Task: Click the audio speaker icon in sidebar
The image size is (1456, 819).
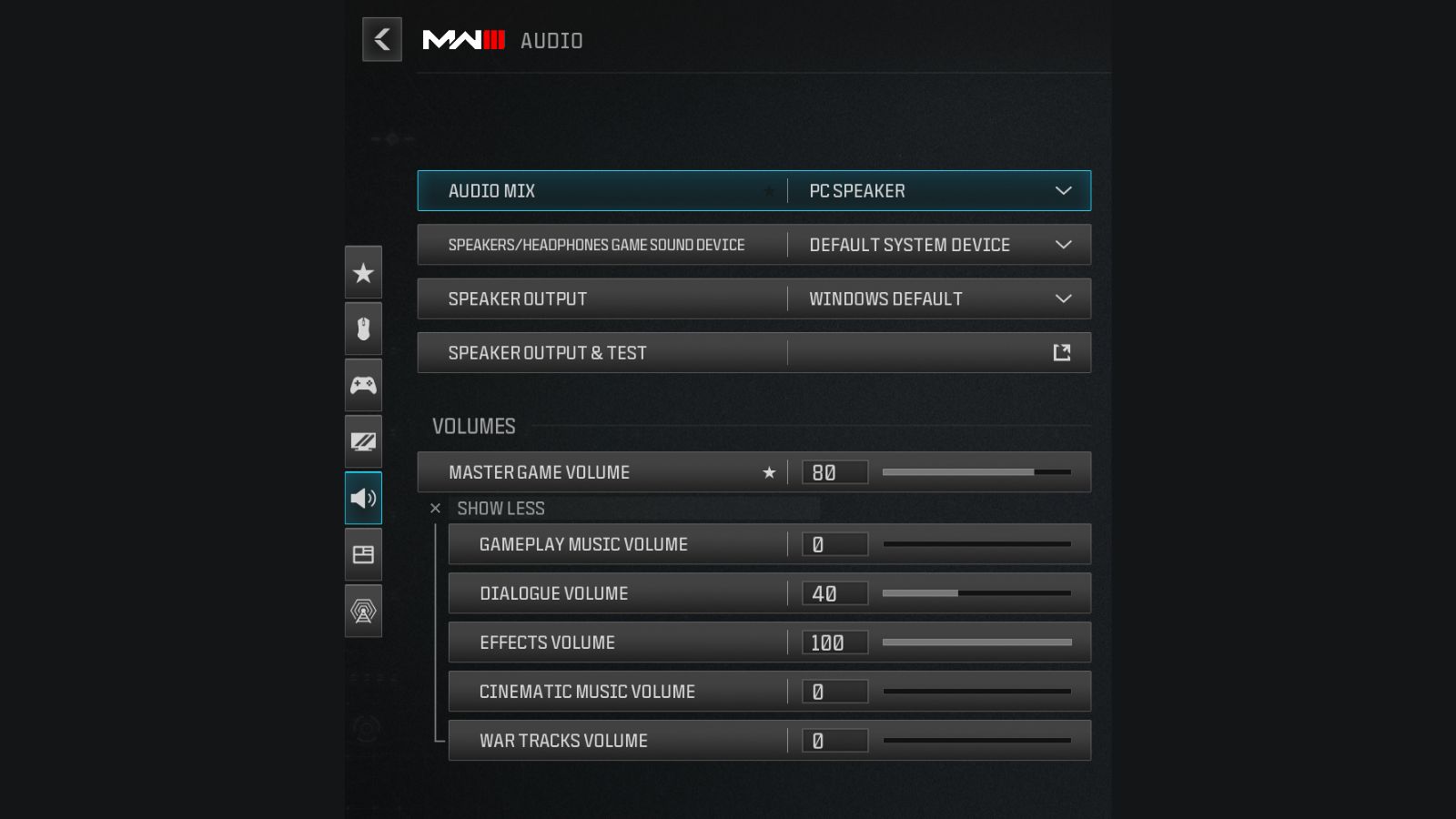Action: pos(363,498)
